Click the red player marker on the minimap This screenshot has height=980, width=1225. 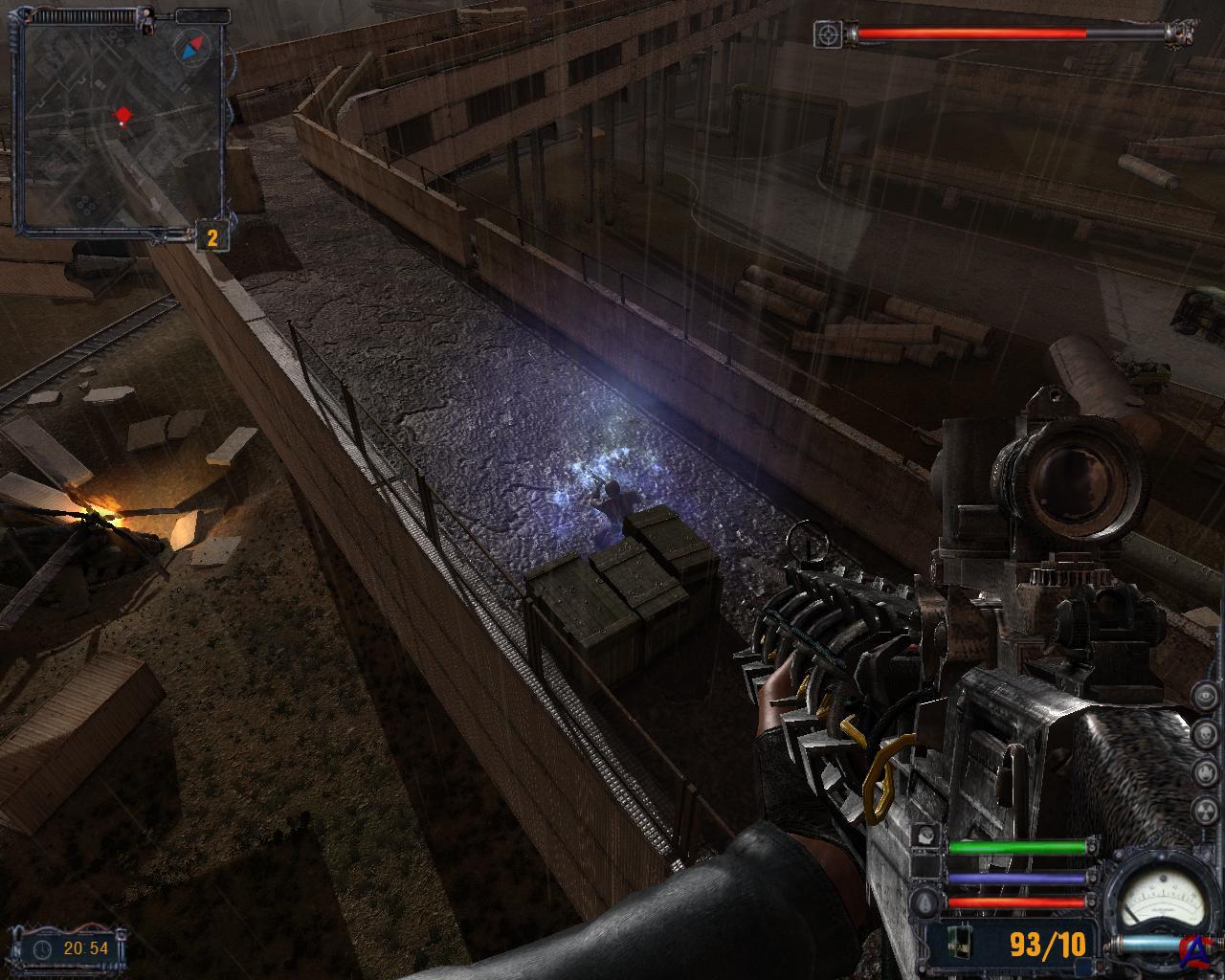pos(122,117)
